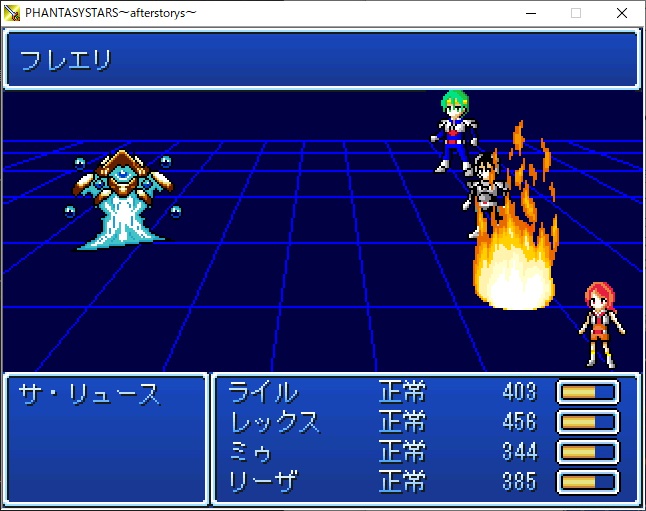Choose party member レックス
The height and width of the screenshot is (511, 646).
click(275, 421)
